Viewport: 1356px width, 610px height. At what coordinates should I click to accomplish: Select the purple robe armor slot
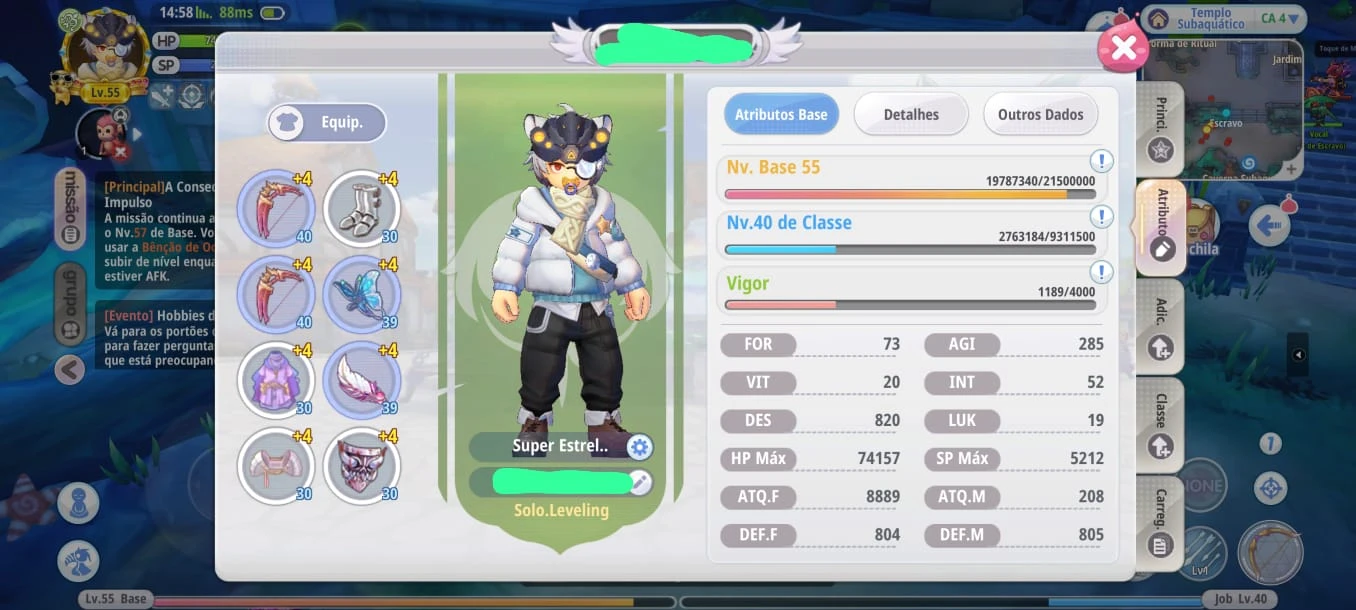point(276,381)
